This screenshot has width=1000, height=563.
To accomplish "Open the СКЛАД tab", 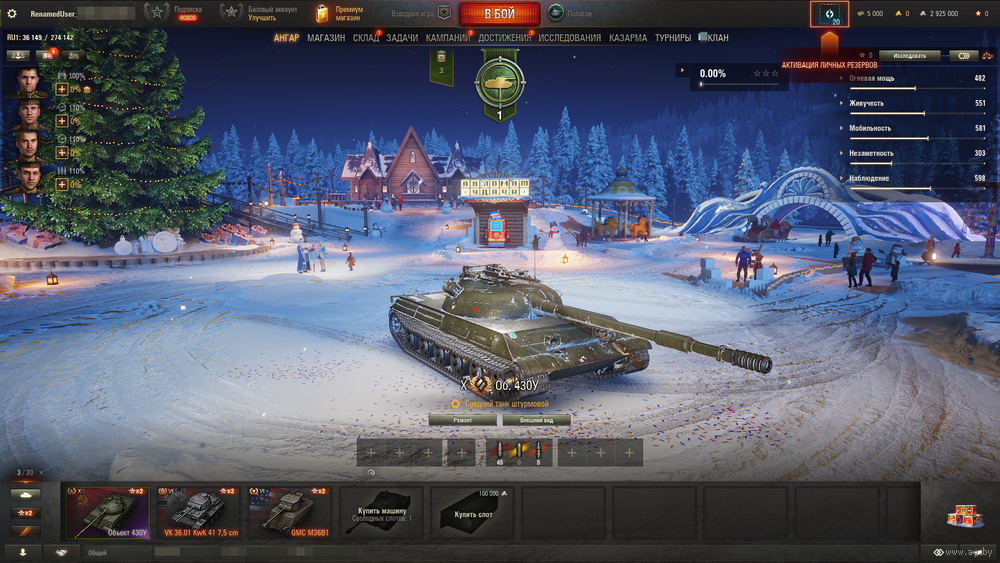I will 366,38.
